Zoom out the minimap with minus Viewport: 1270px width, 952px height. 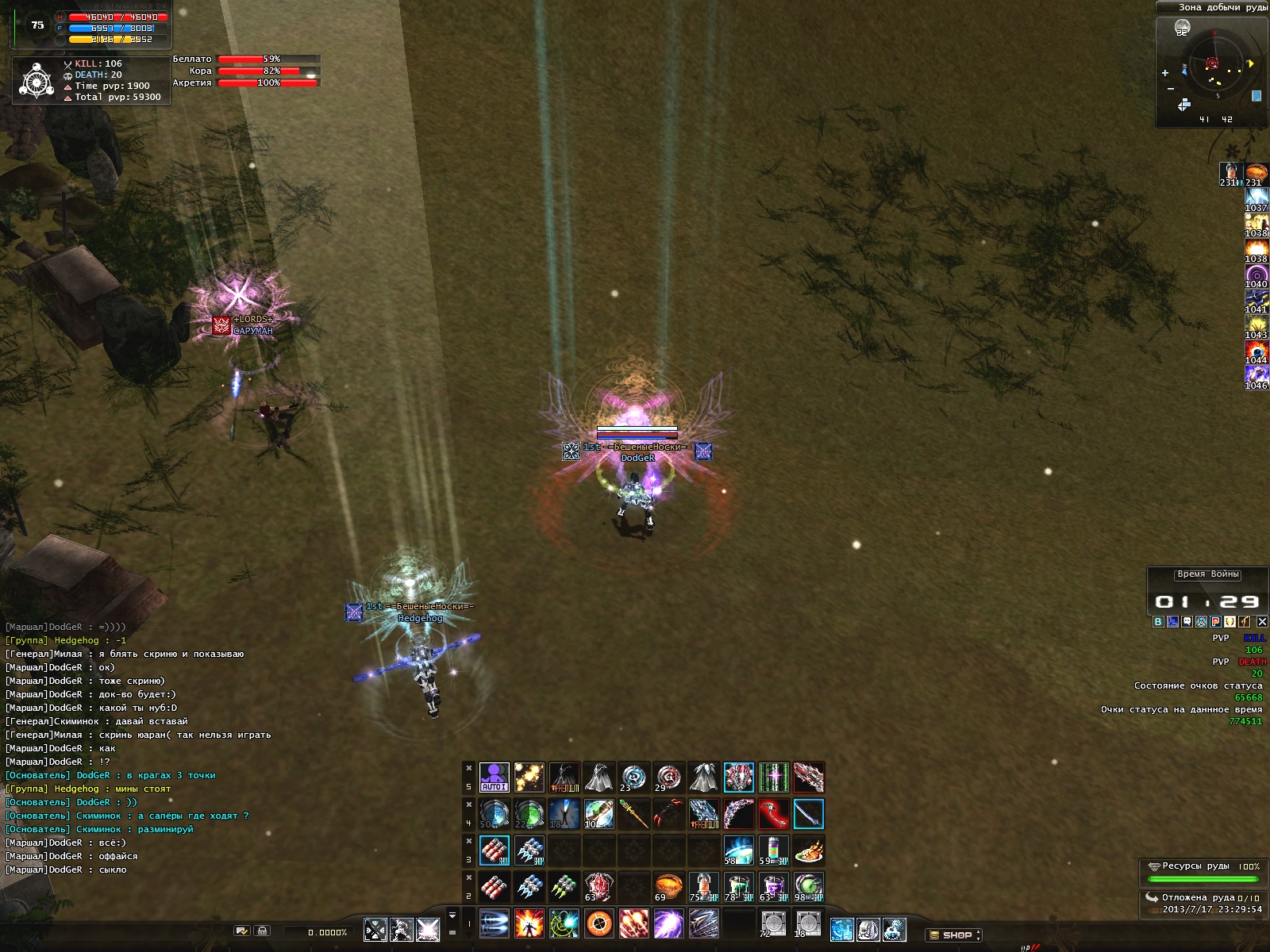coord(1171,89)
